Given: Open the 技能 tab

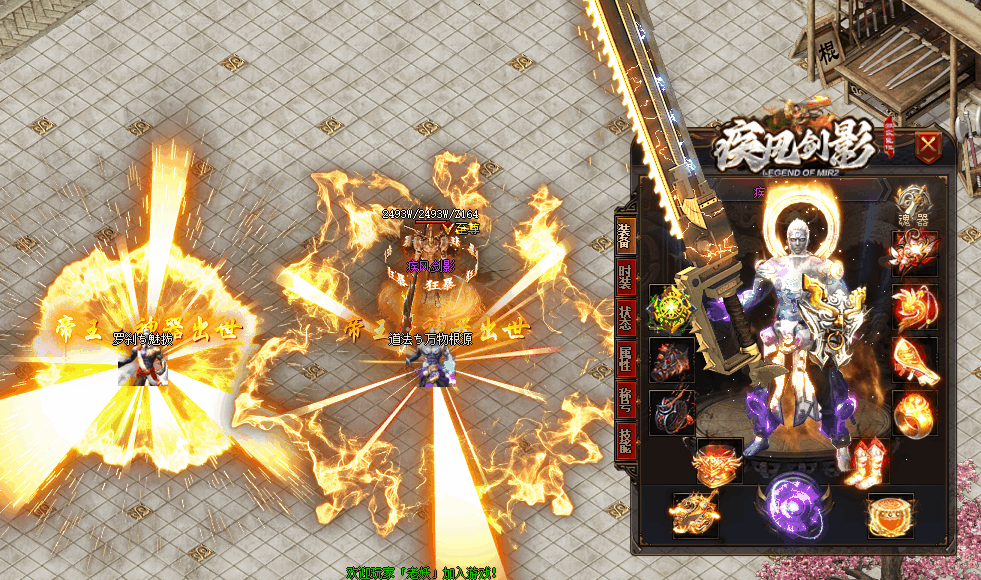Looking at the screenshot, I should click(x=624, y=438).
